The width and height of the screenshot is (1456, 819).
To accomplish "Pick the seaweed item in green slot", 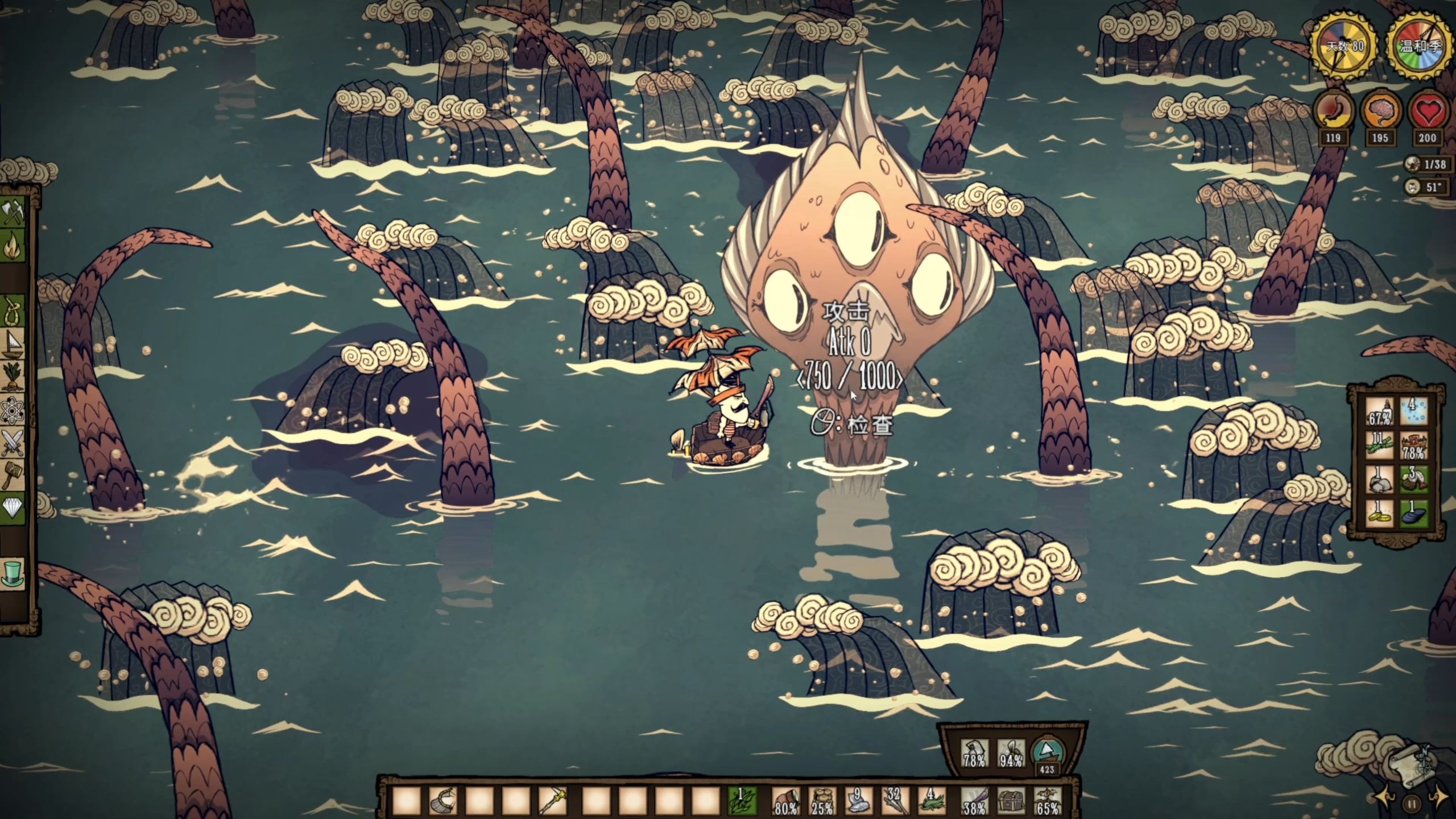I will tap(742, 802).
